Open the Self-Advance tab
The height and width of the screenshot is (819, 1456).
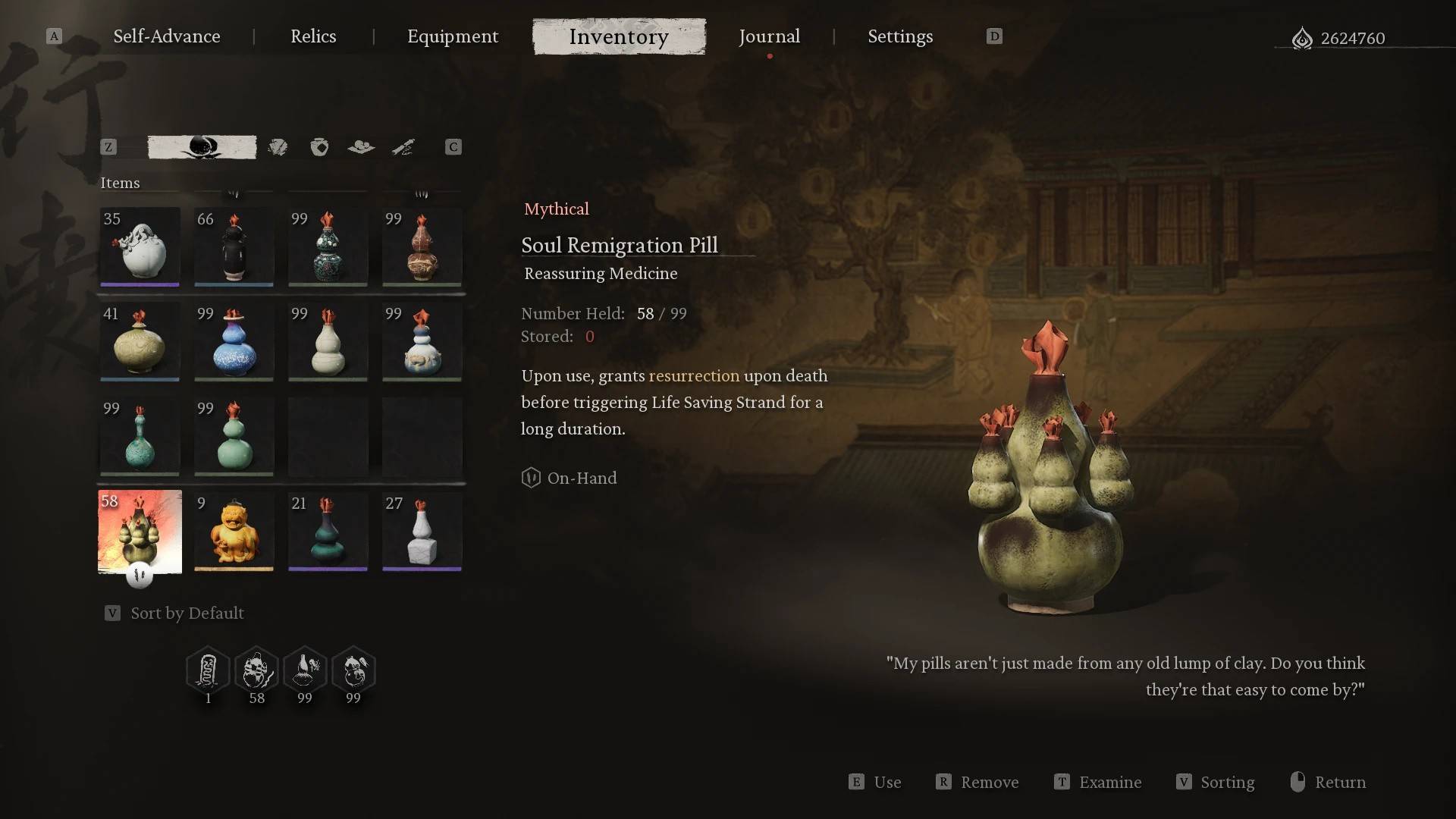pyautogui.click(x=167, y=36)
